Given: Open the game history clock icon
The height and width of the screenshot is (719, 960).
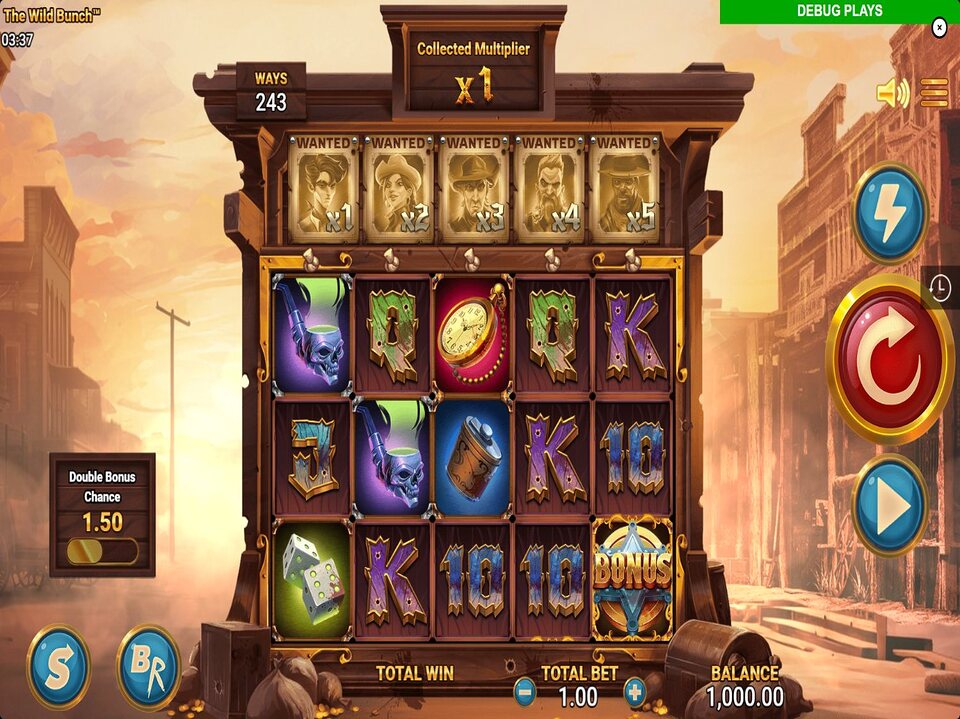Looking at the screenshot, I should coord(940,288).
